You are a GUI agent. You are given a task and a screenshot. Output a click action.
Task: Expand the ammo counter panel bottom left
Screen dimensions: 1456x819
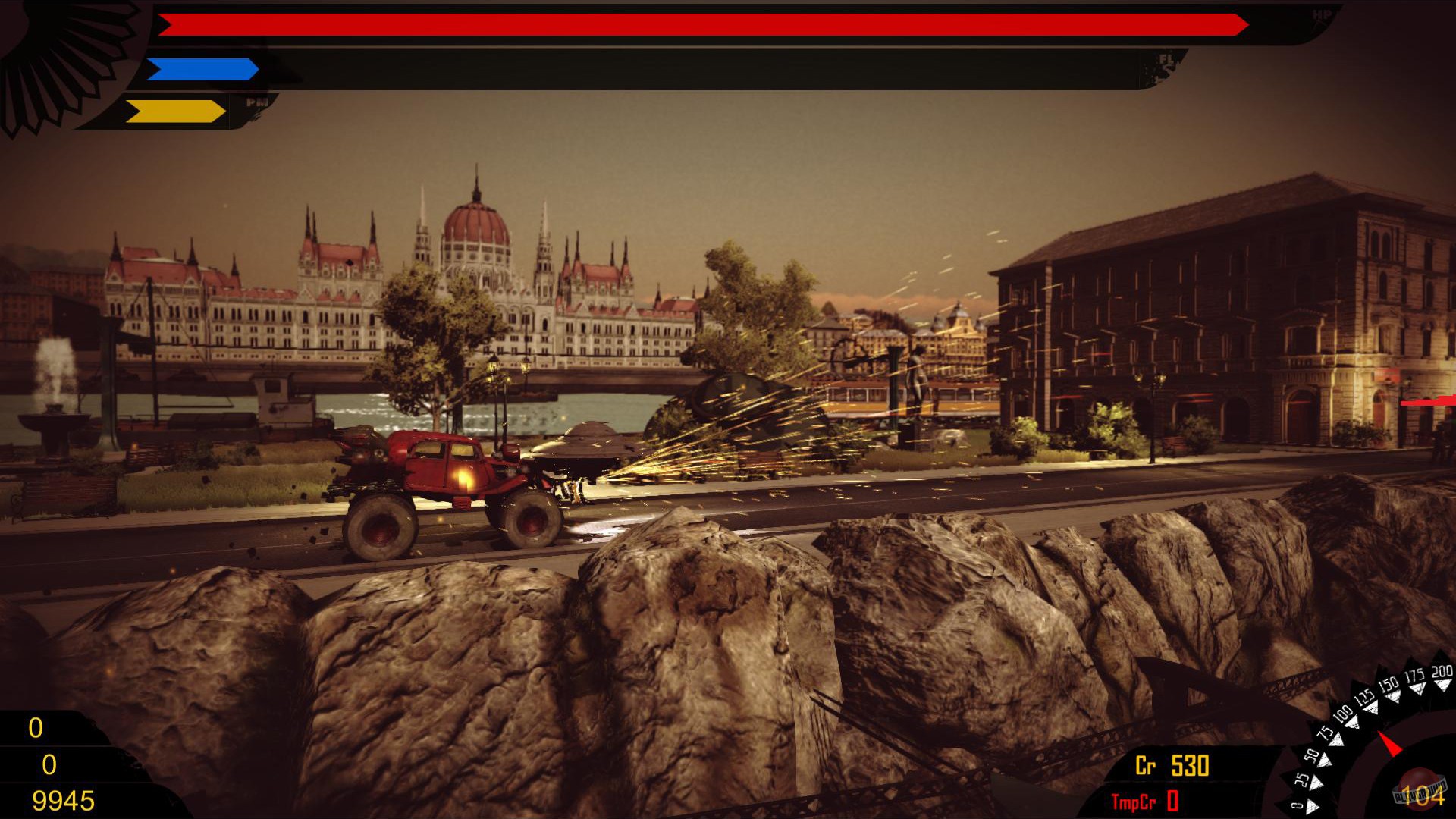(53, 762)
